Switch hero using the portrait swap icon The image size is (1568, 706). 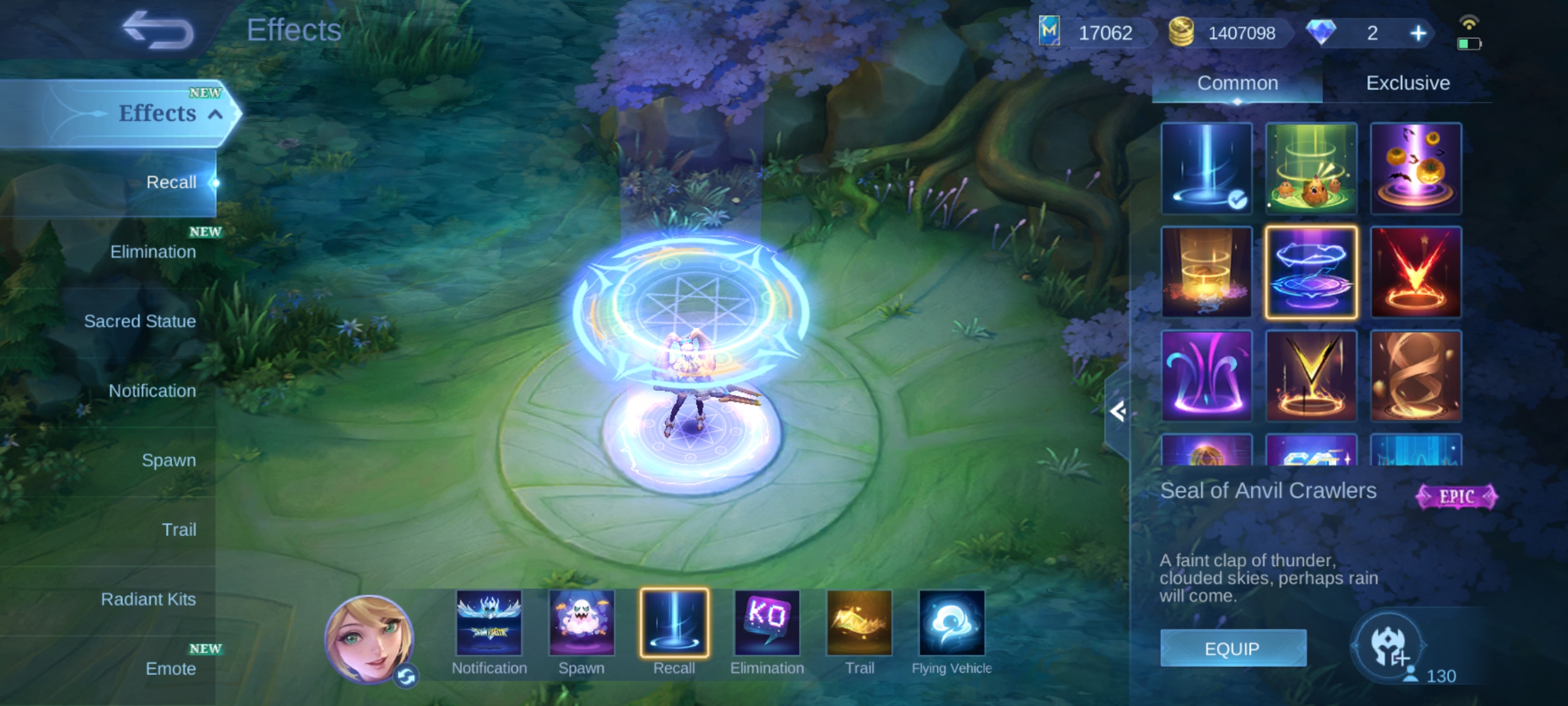point(406,677)
